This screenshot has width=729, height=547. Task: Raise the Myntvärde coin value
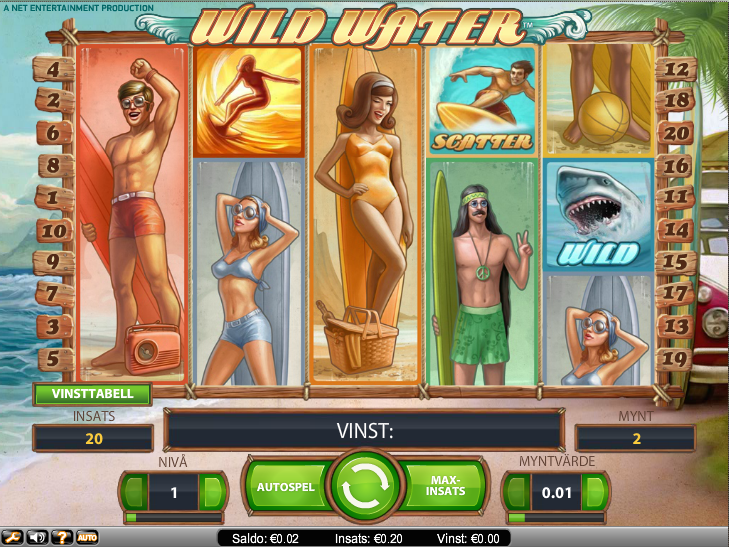594,492
